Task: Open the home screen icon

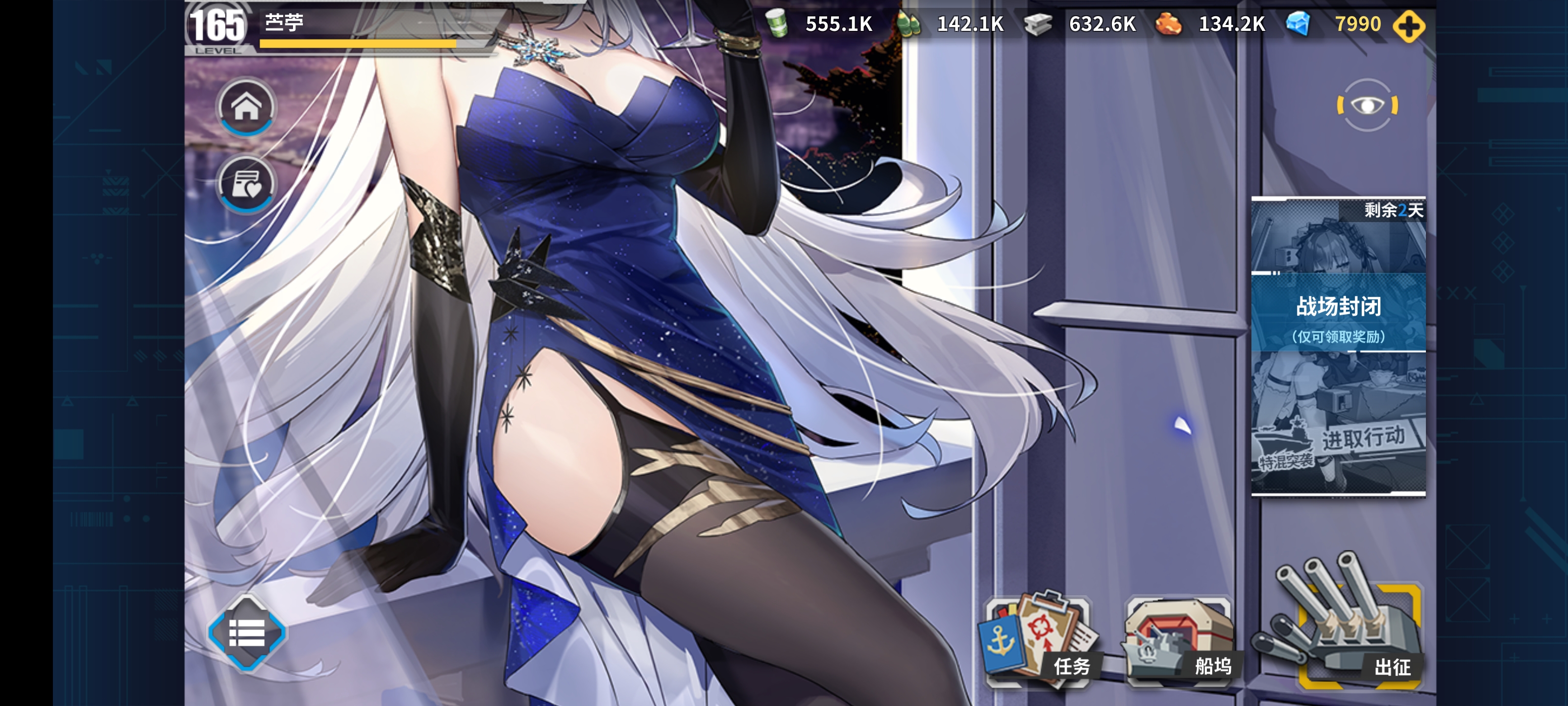Action: [245, 107]
